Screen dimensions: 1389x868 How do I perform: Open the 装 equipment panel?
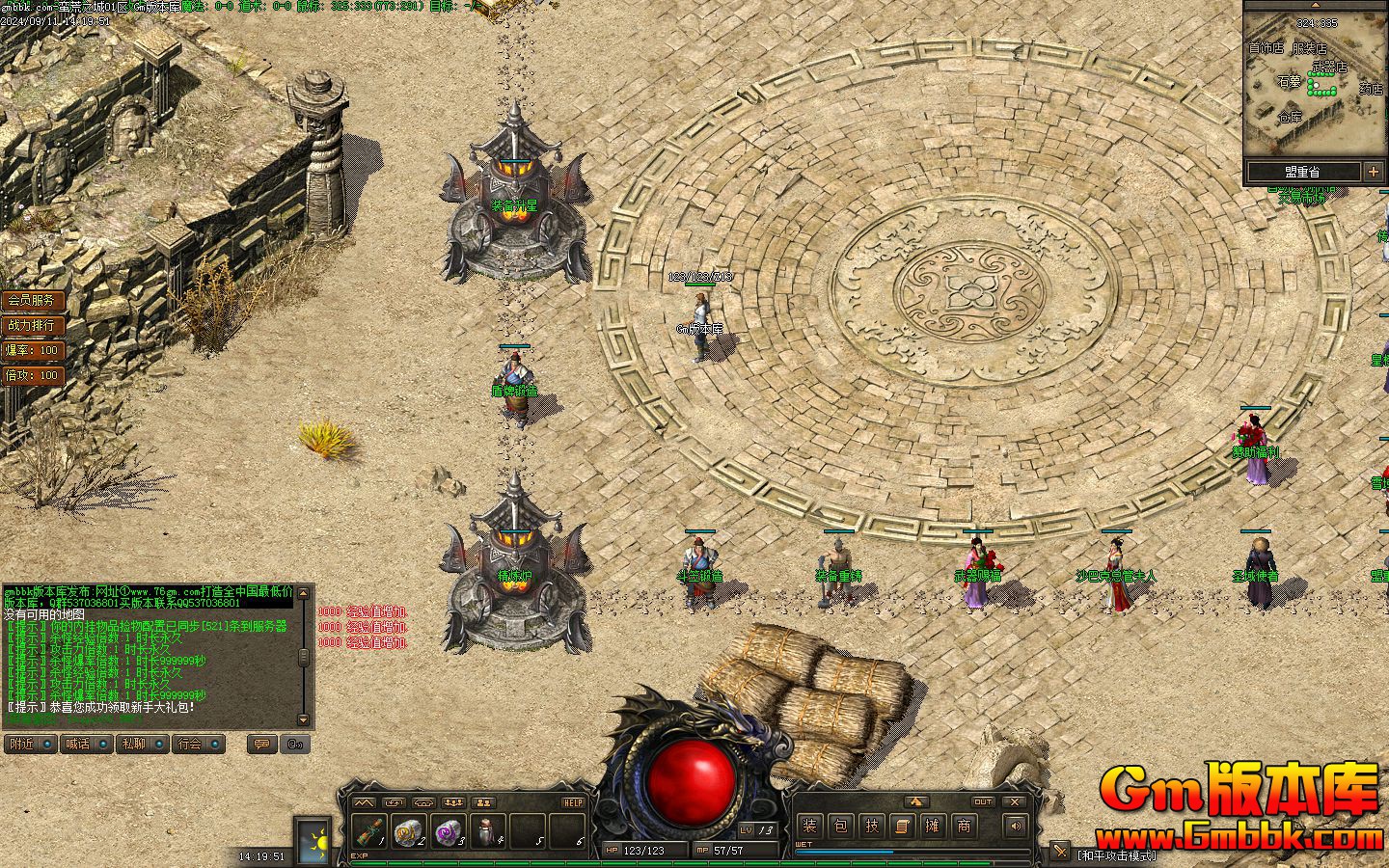click(809, 826)
